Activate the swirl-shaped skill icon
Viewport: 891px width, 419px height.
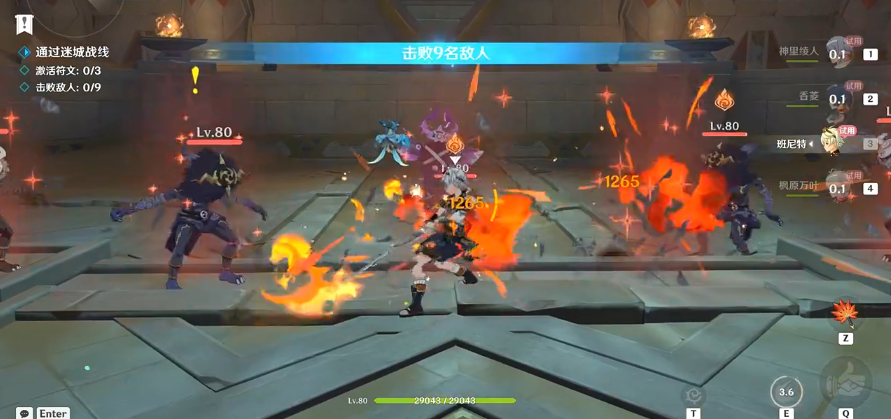click(692, 395)
